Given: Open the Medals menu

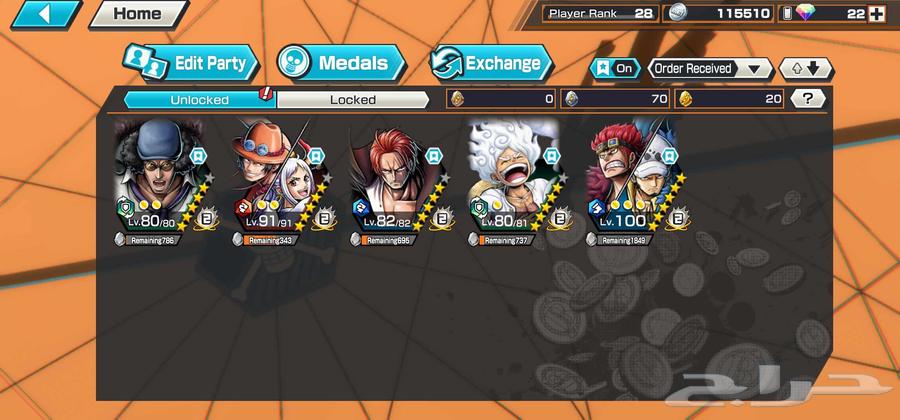Looking at the screenshot, I should tap(340, 64).
